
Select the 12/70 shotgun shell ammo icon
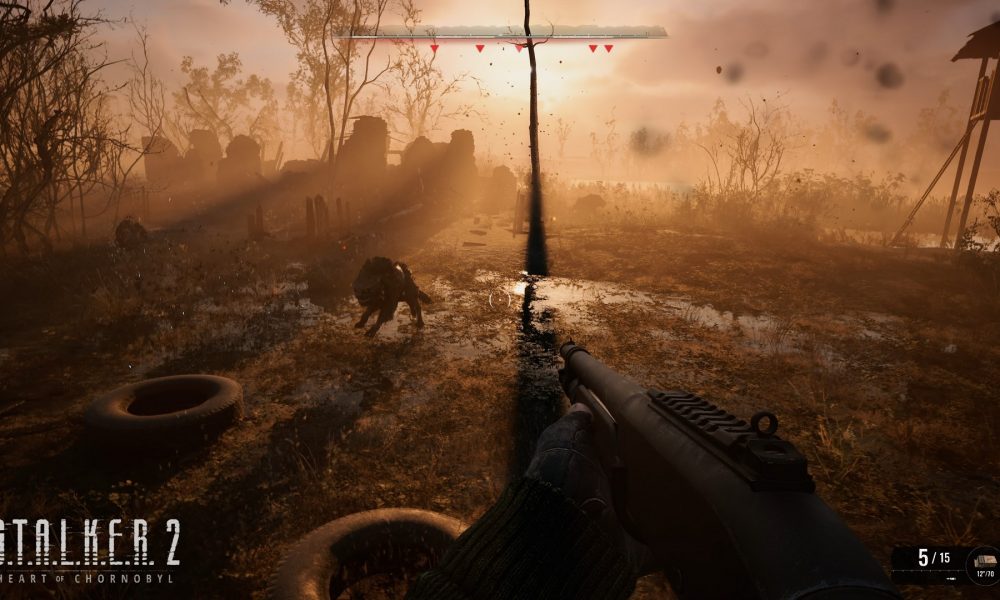(x=983, y=563)
